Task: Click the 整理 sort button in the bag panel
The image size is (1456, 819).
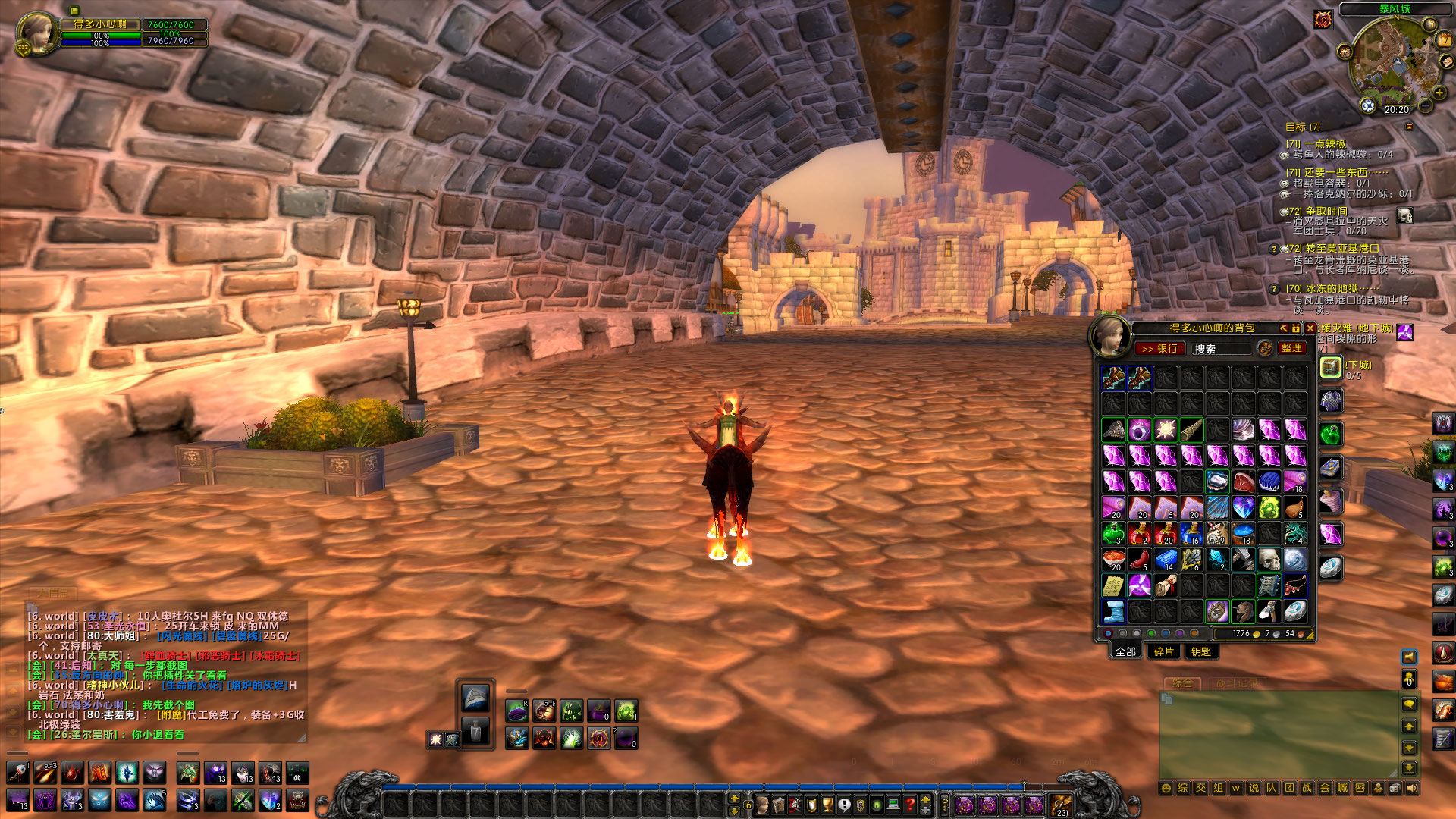Action: pyautogui.click(x=1293, y=349)
